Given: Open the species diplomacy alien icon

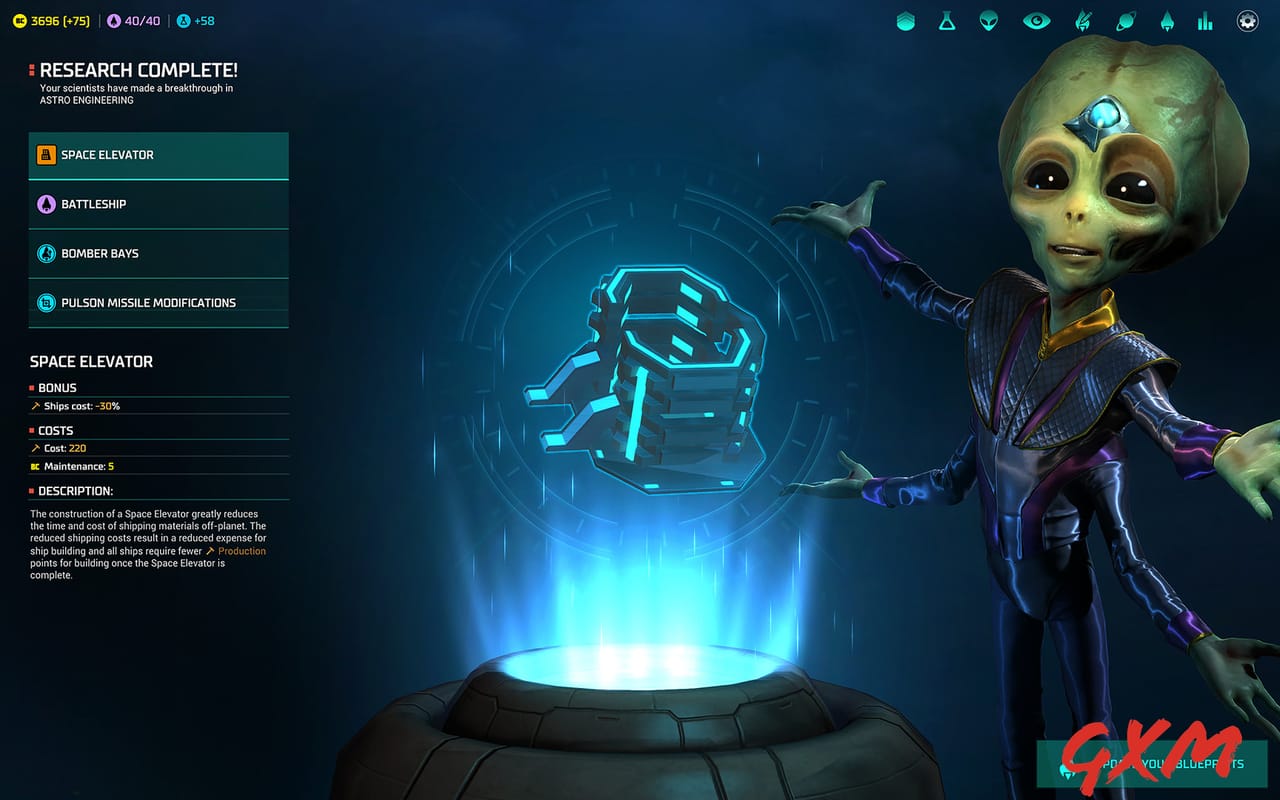Looking at the screenshot, I should tap(987, 20).
